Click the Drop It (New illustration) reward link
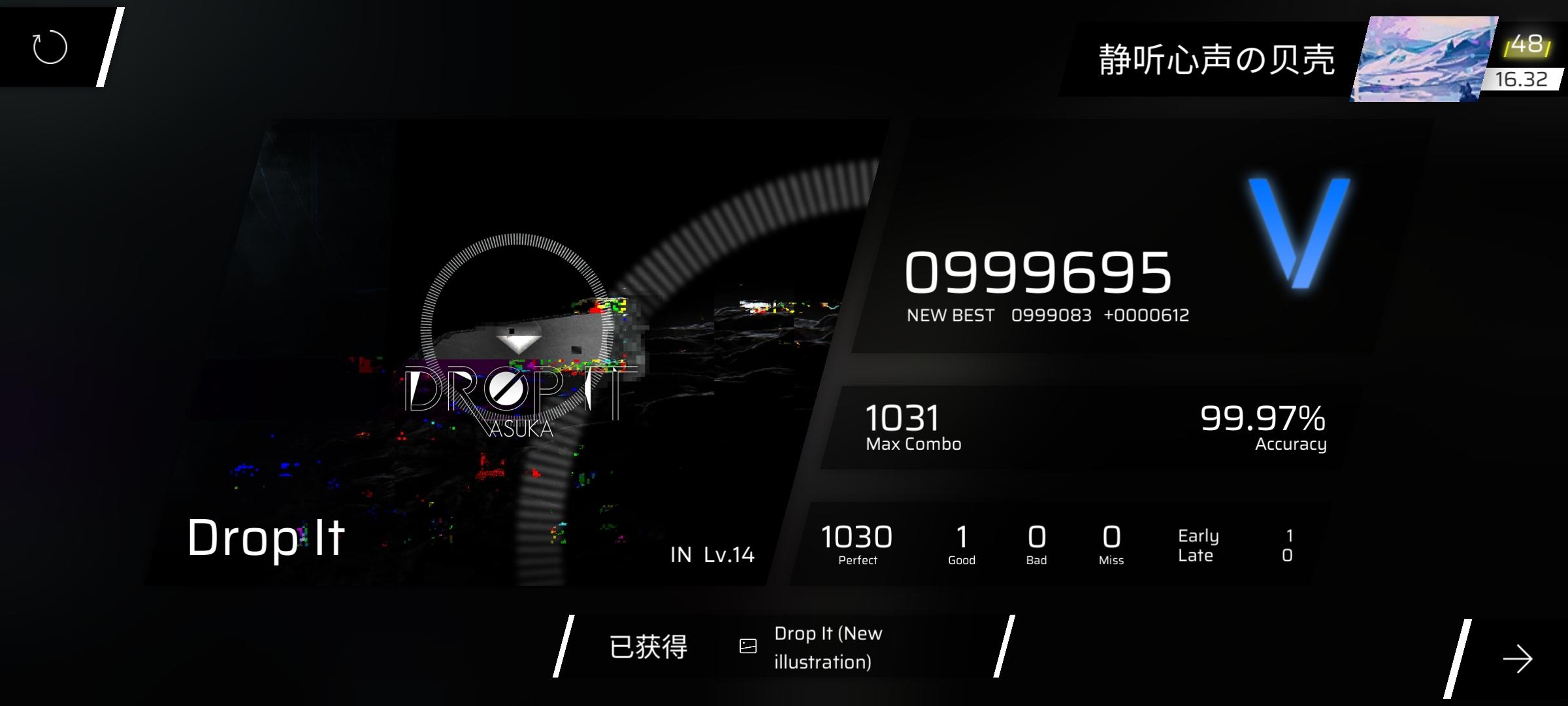This screenshot has width=1568, height=706. click(x=828, y=646)
